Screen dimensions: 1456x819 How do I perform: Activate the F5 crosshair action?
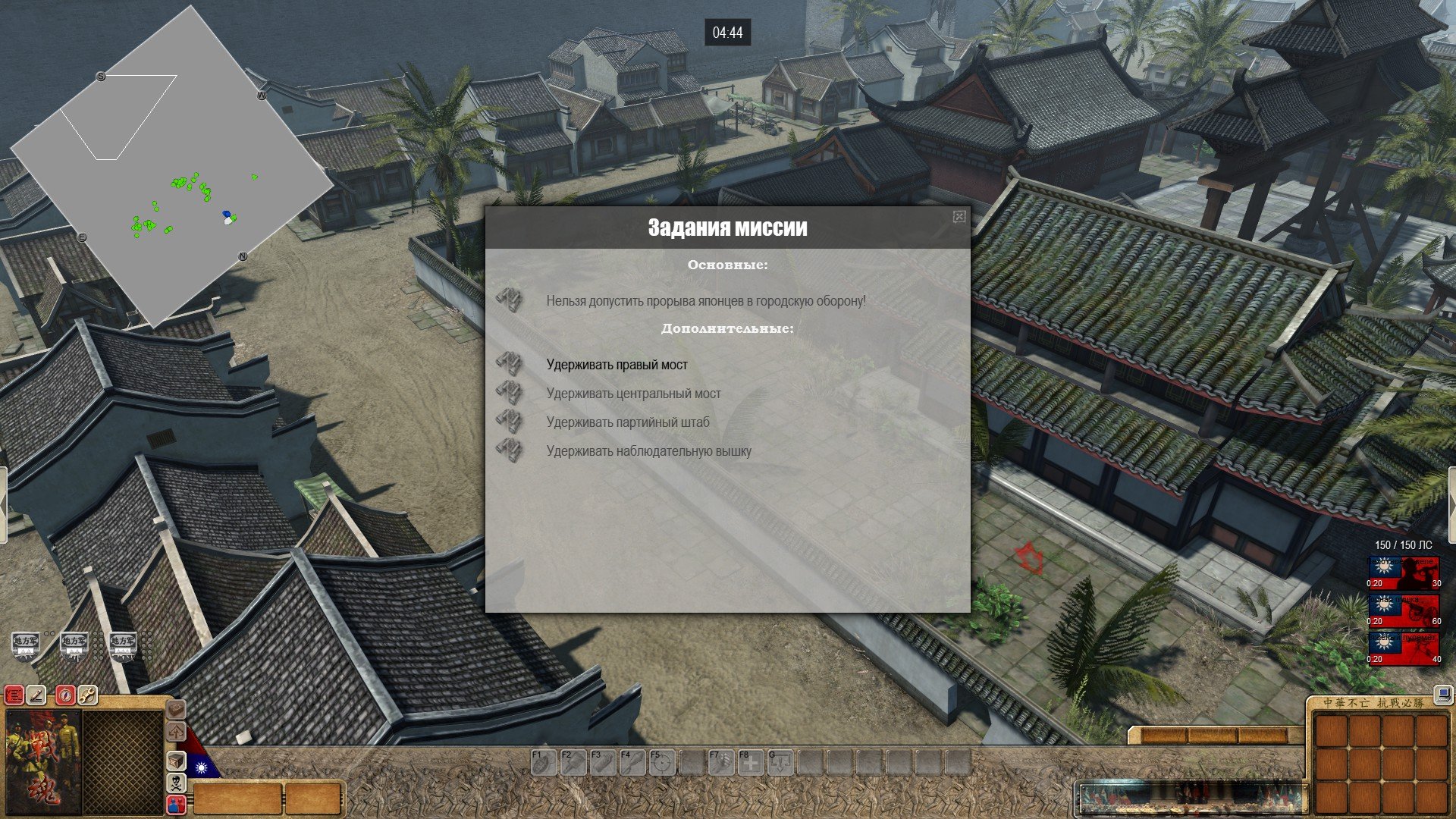click(662, 762)
